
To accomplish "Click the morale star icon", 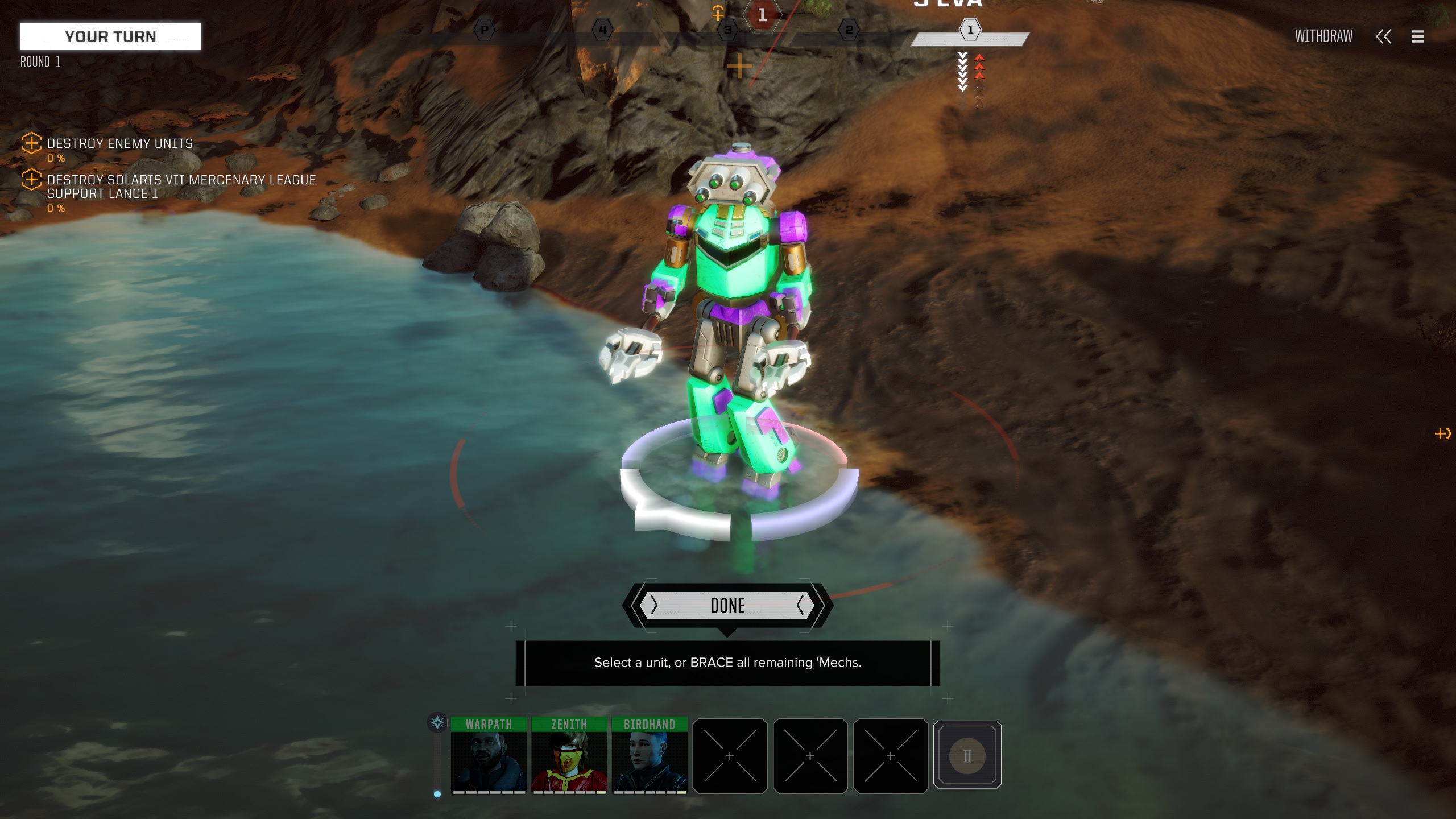I will tap(437, 723).
